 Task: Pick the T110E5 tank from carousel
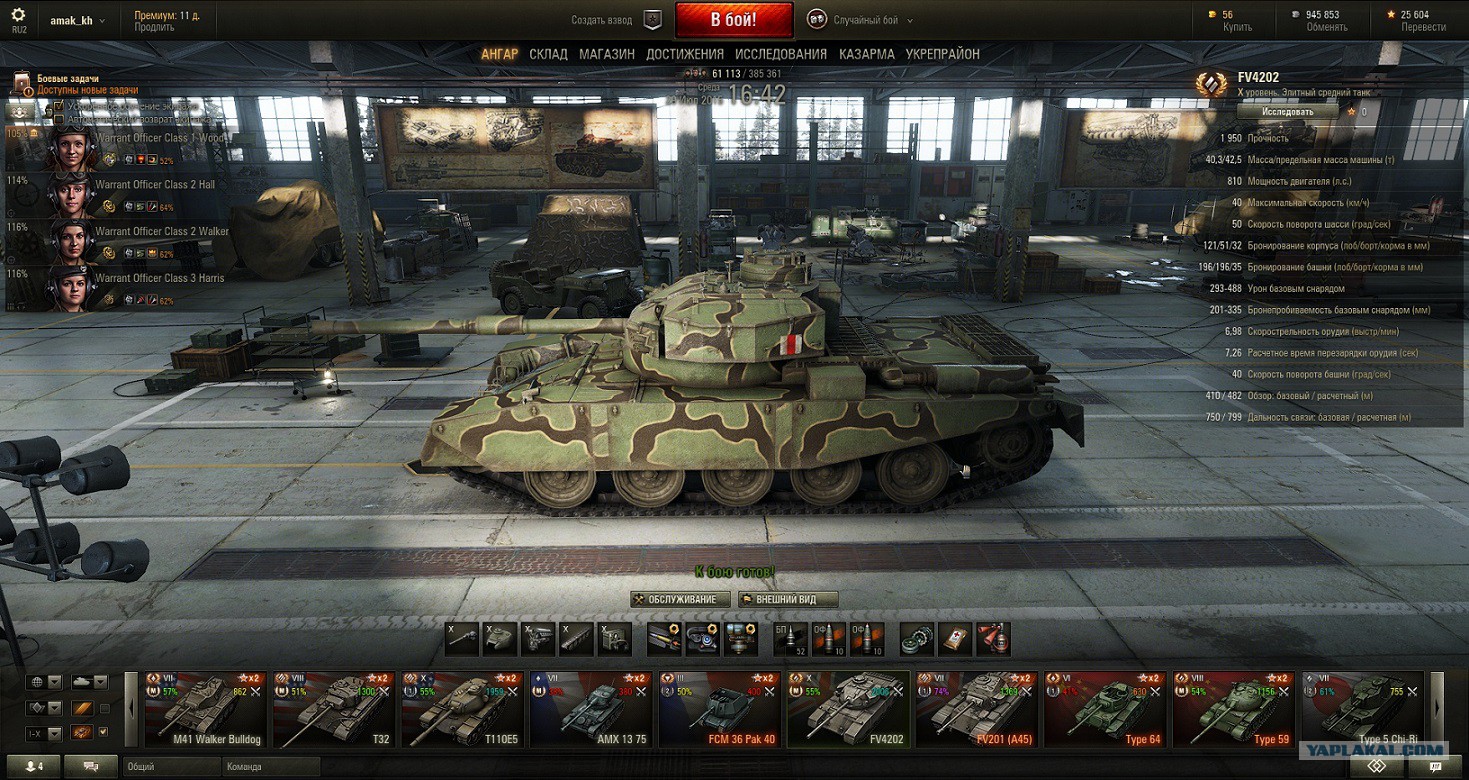tap(461, 710)
